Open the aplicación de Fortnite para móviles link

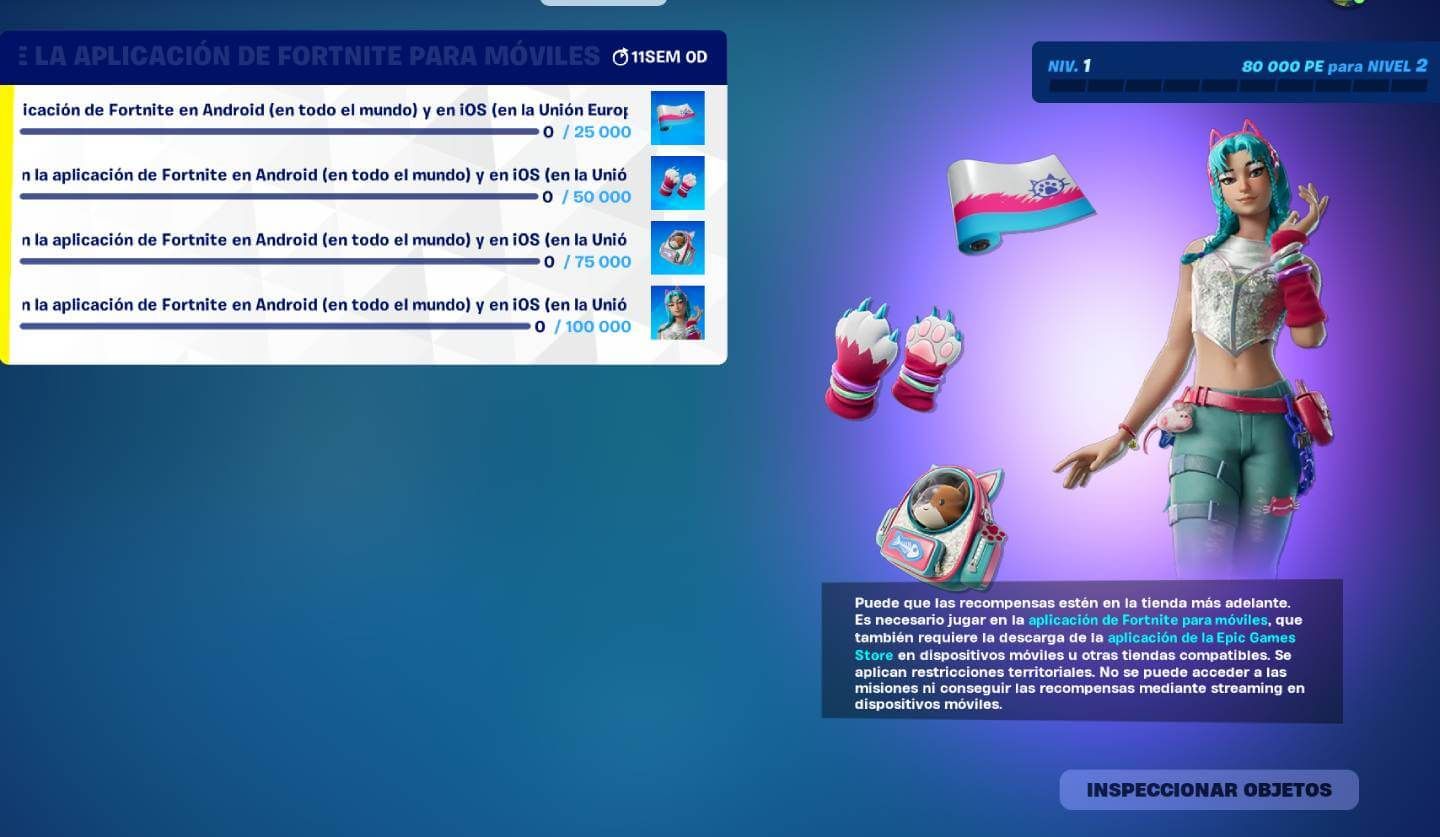(1149, 619)
